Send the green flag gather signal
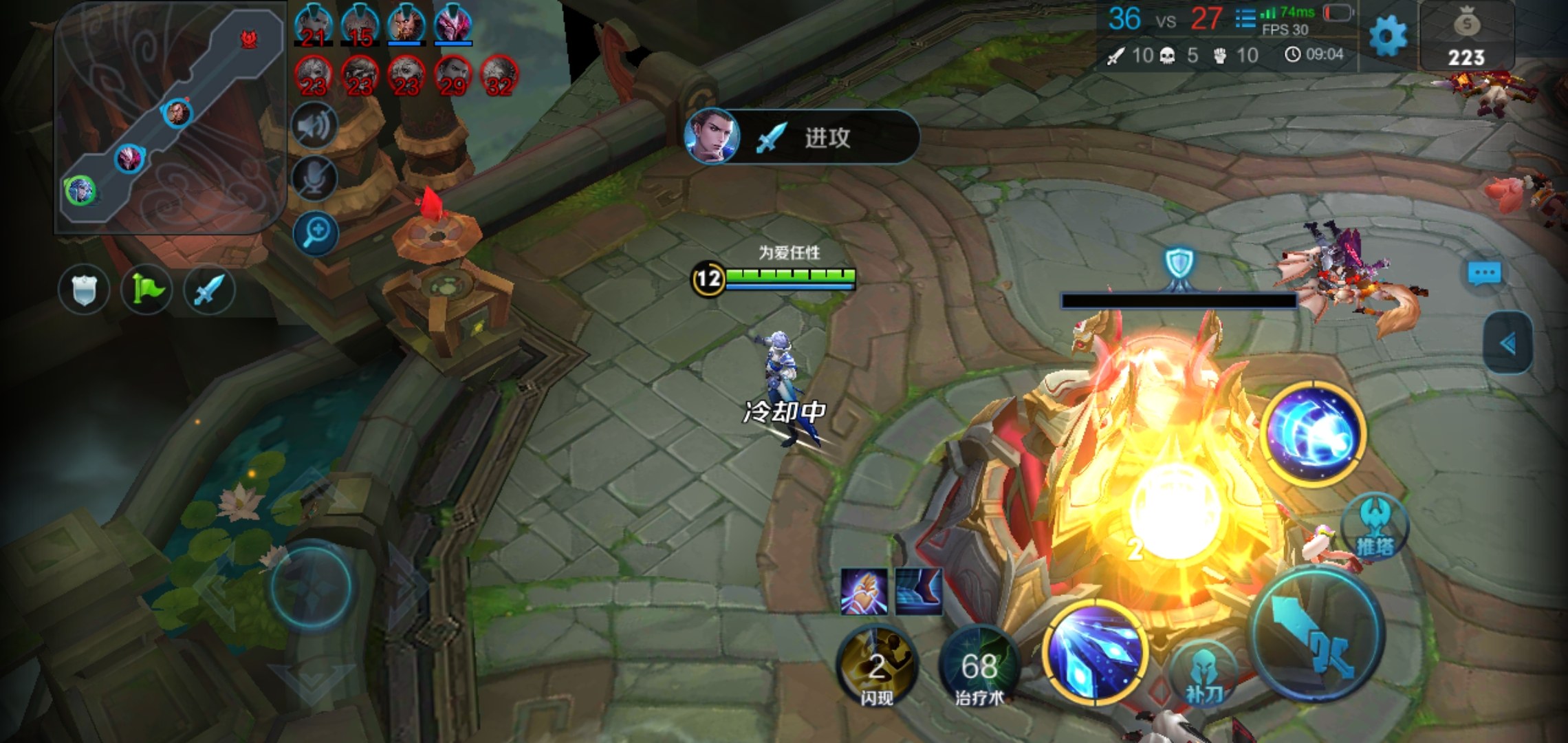Image resolution: width=1568 pixels, height=743 pixels. point(146,289)
